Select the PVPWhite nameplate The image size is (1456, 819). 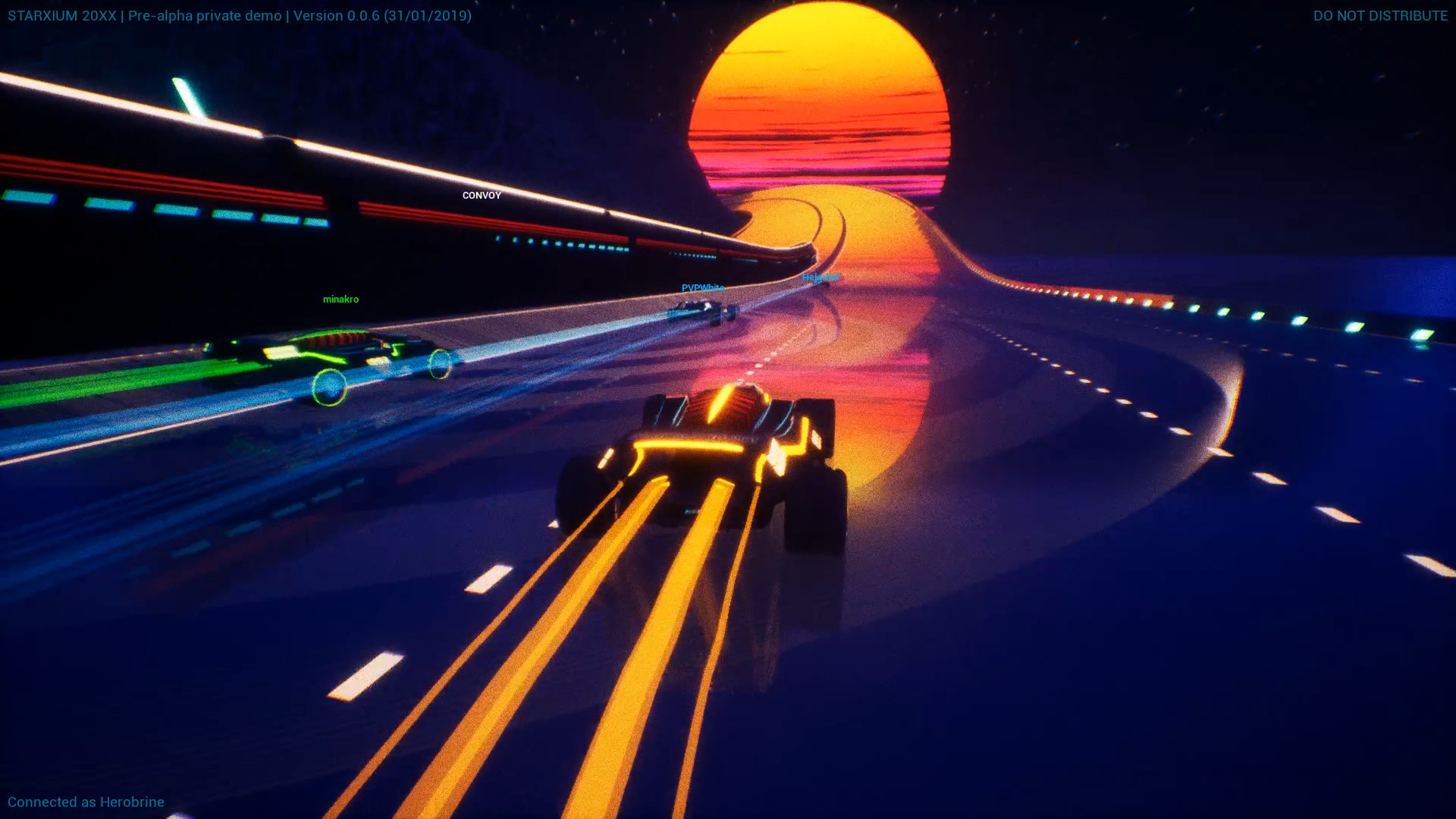click(701, 287)
